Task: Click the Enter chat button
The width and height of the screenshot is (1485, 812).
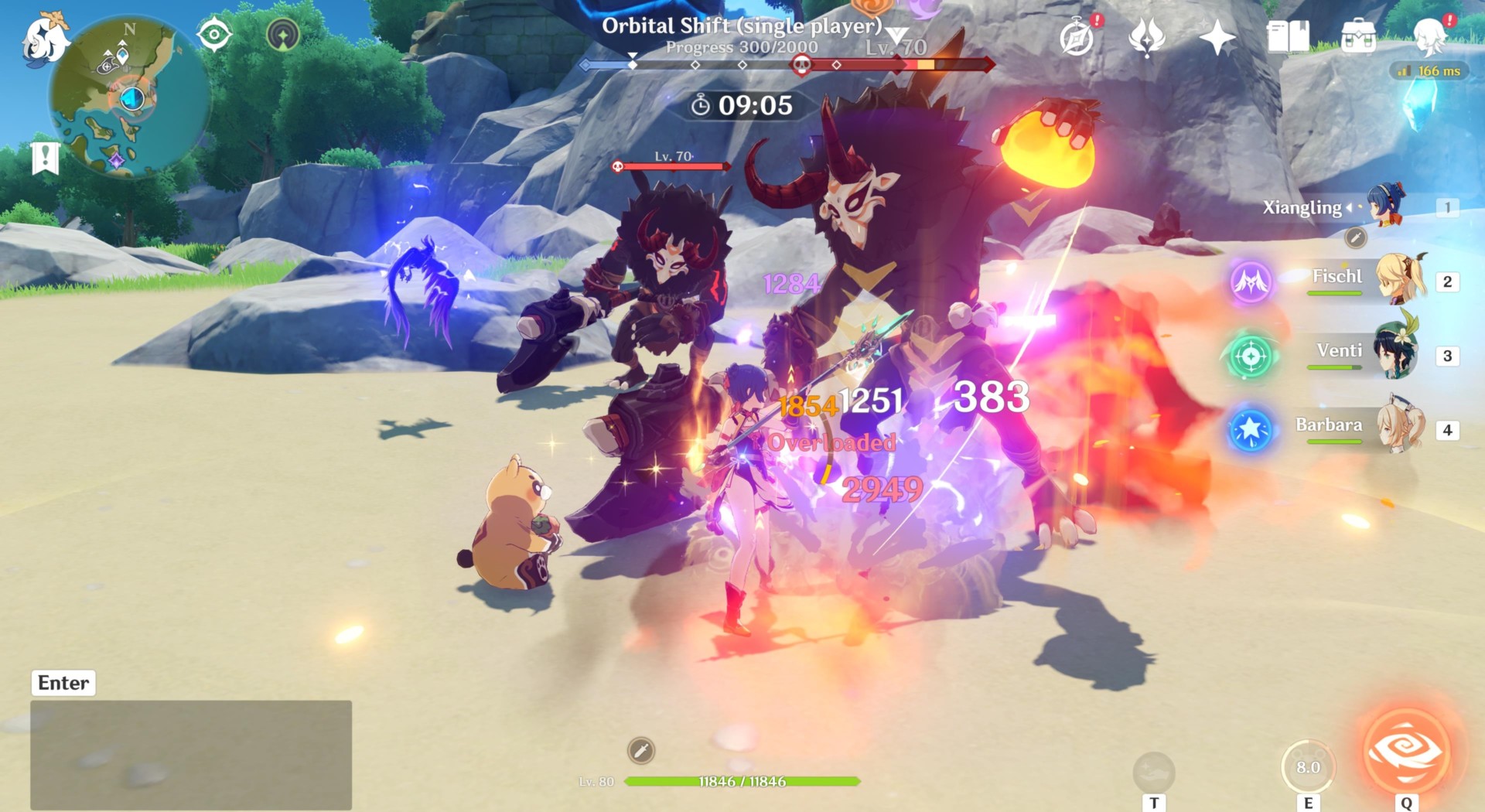Action: (63, 682)
